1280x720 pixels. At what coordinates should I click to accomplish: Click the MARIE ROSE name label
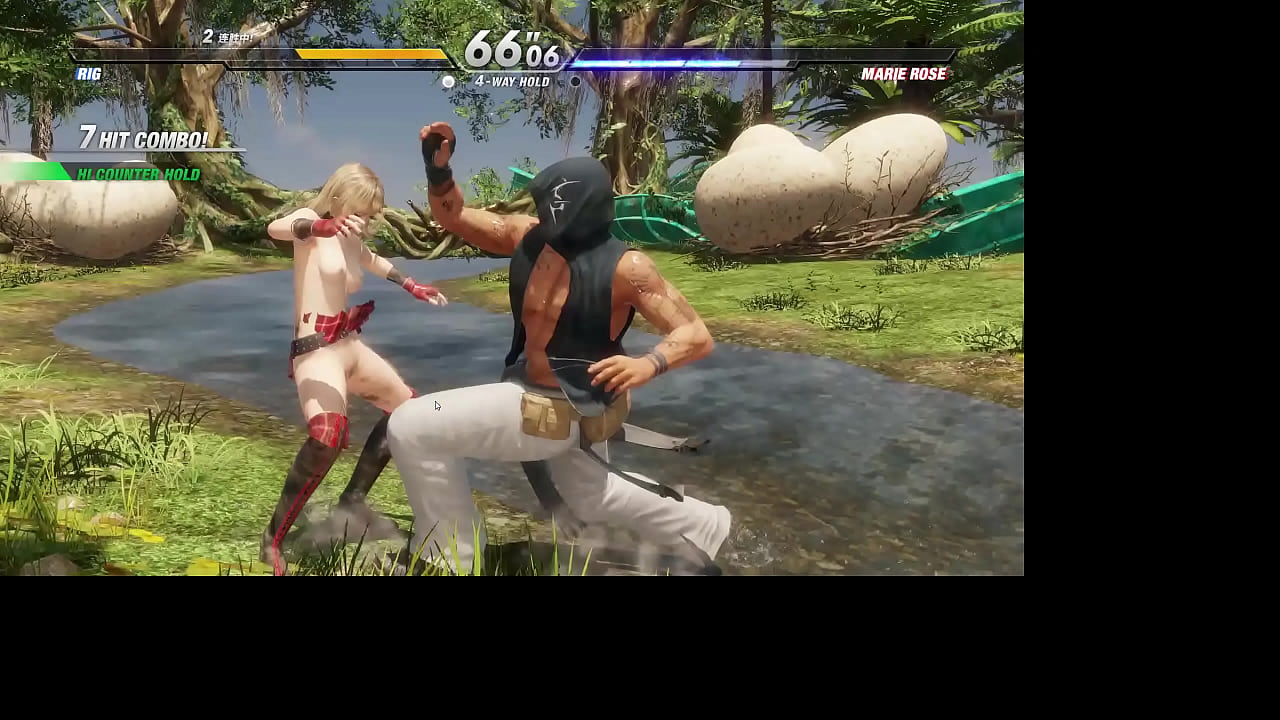point(905,73)
